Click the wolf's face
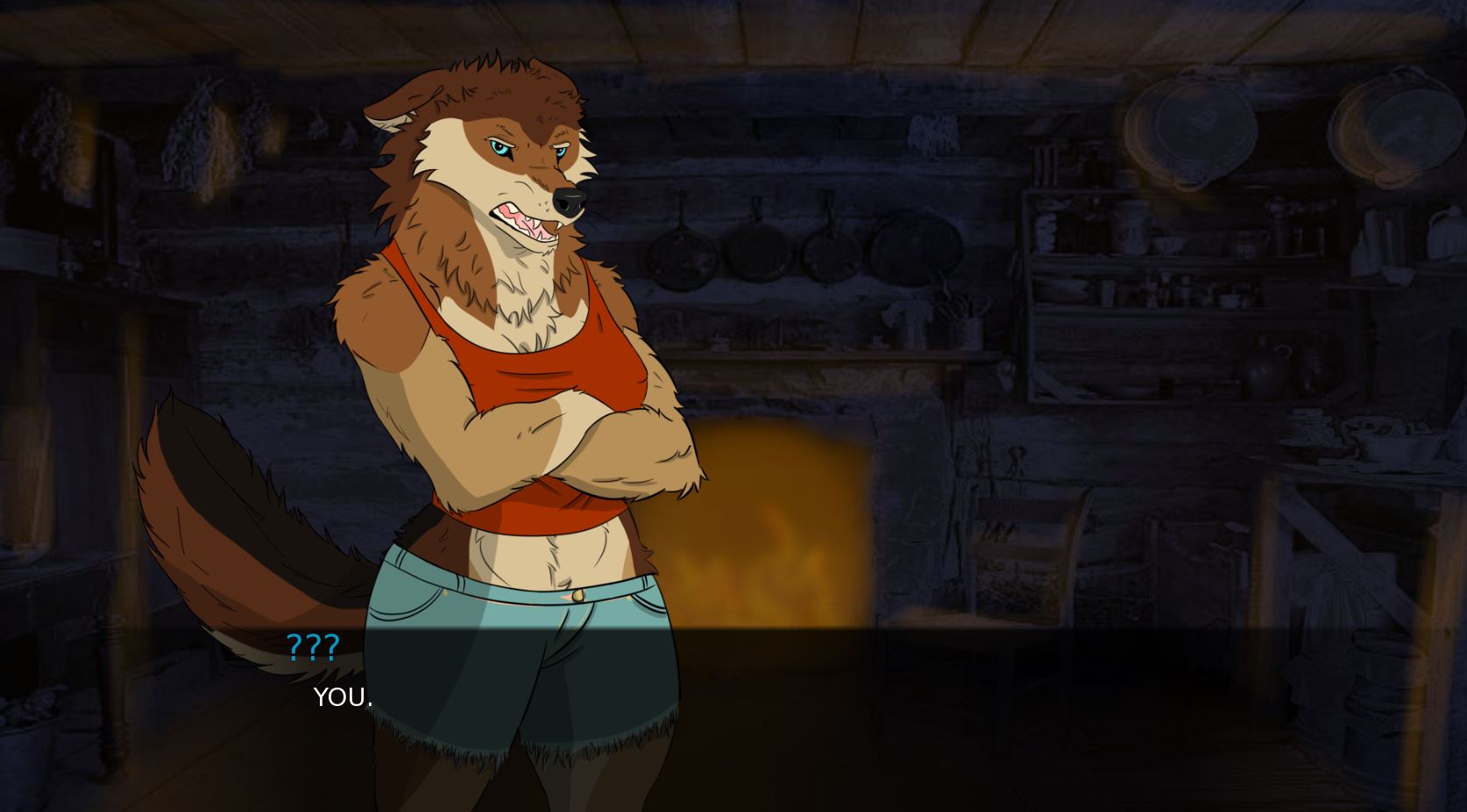The height and width of the screenshot is (812, 1467). point(517,166)
